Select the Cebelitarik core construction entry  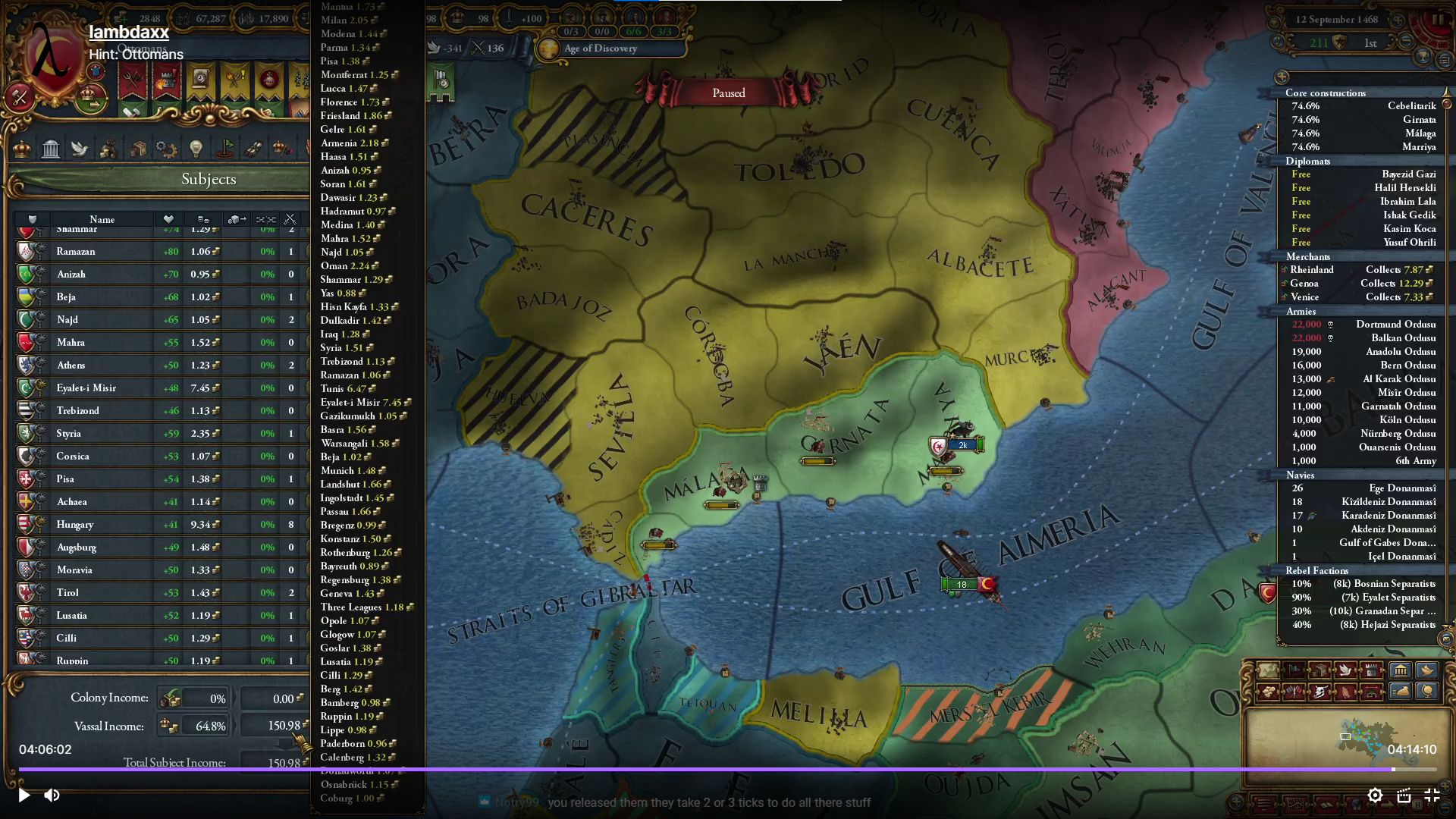click(x=1411, y=105)
